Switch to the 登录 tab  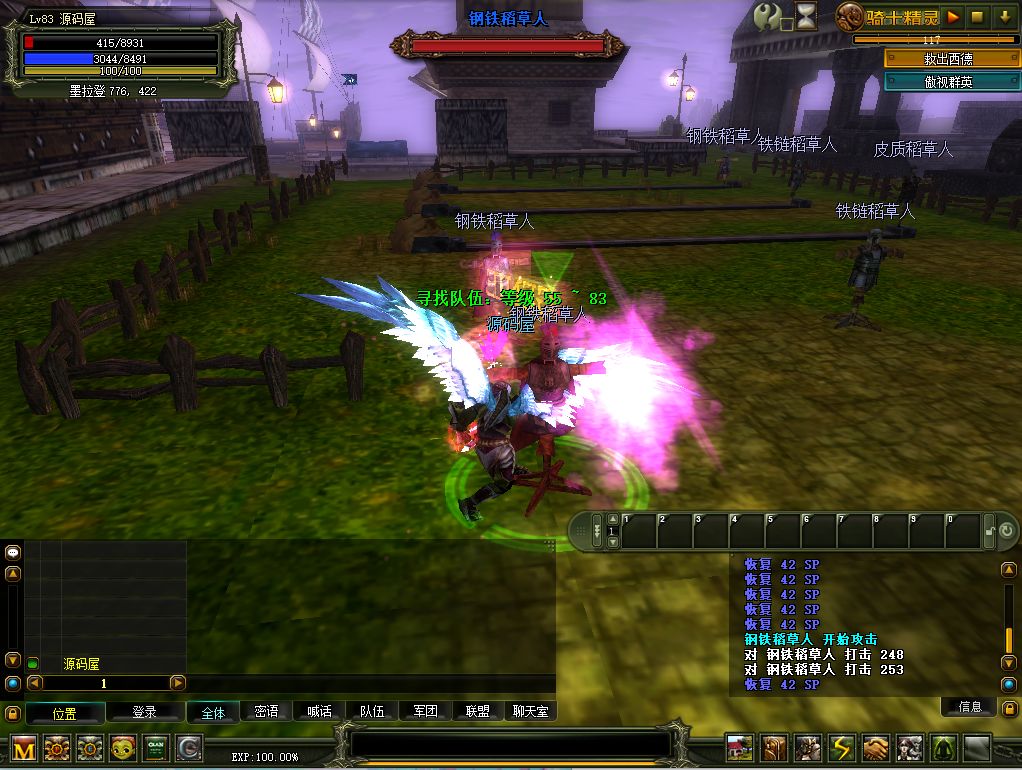click(145, 713)
